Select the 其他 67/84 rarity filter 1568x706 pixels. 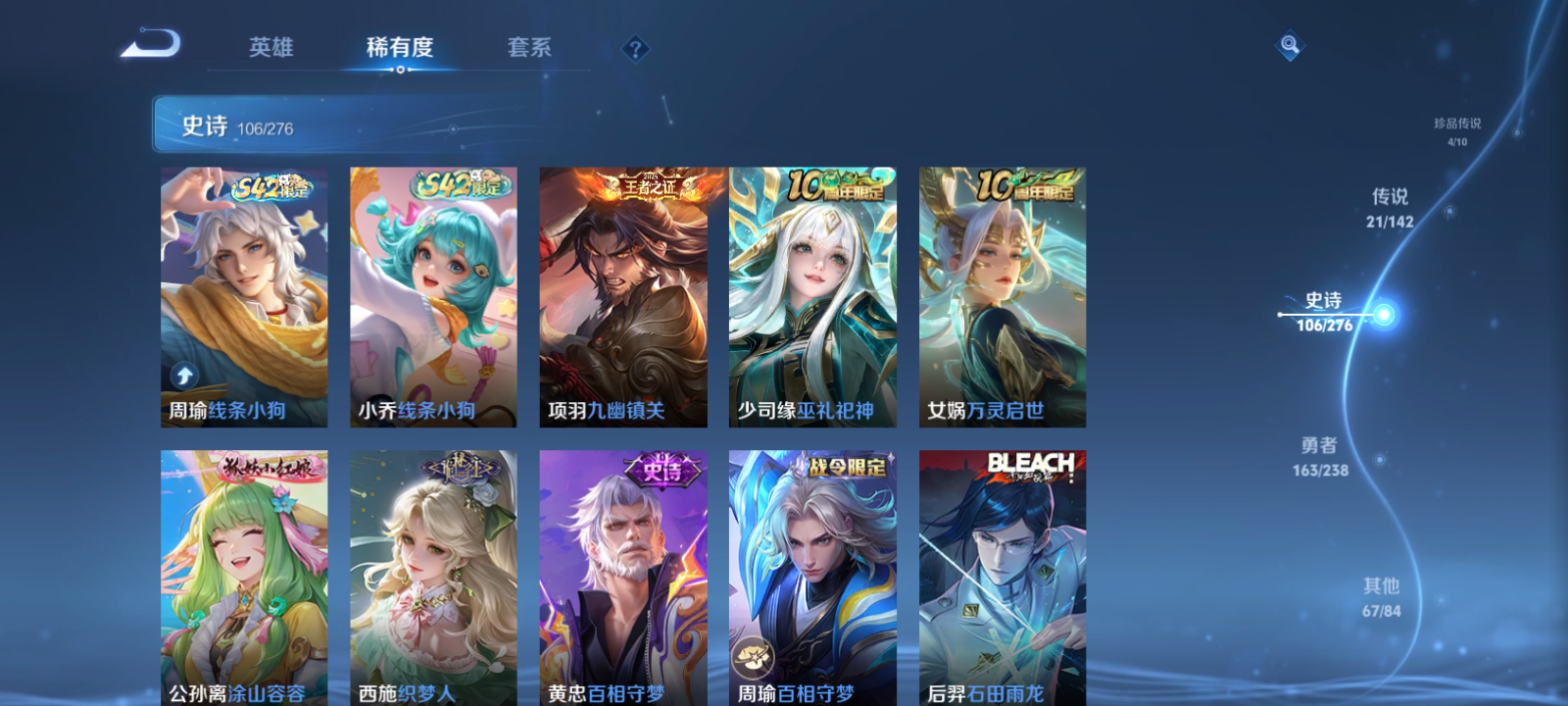click(1382, 596)
